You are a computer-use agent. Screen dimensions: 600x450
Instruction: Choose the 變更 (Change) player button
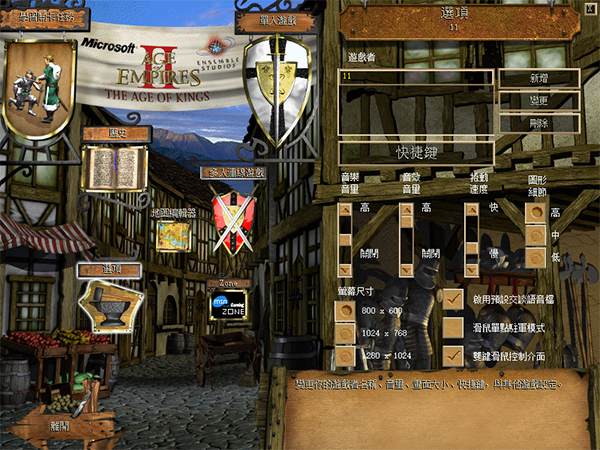(541, 101)
